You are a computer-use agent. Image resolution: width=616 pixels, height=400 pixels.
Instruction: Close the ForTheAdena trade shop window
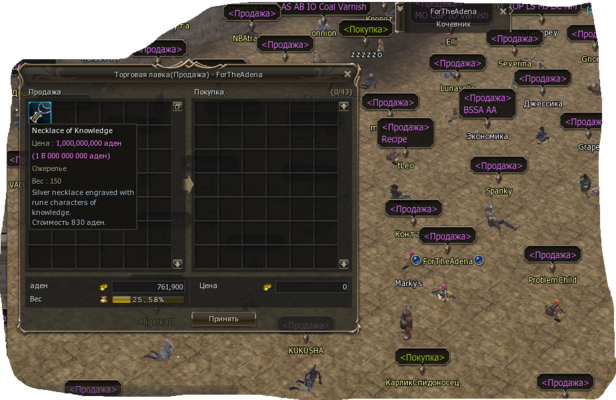click(347, 73)
